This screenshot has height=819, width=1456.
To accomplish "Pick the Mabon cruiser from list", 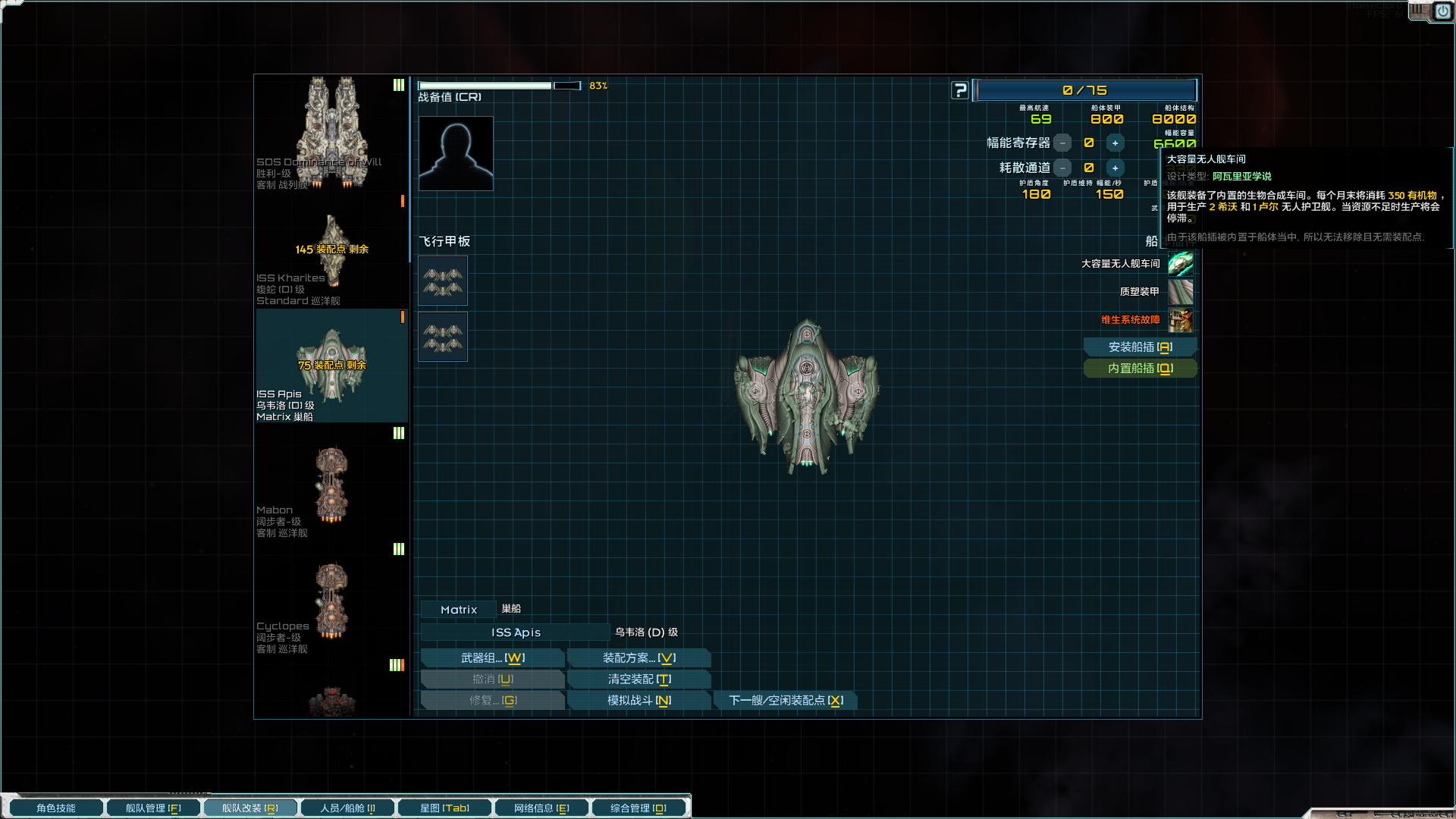I will coord(331,485).
